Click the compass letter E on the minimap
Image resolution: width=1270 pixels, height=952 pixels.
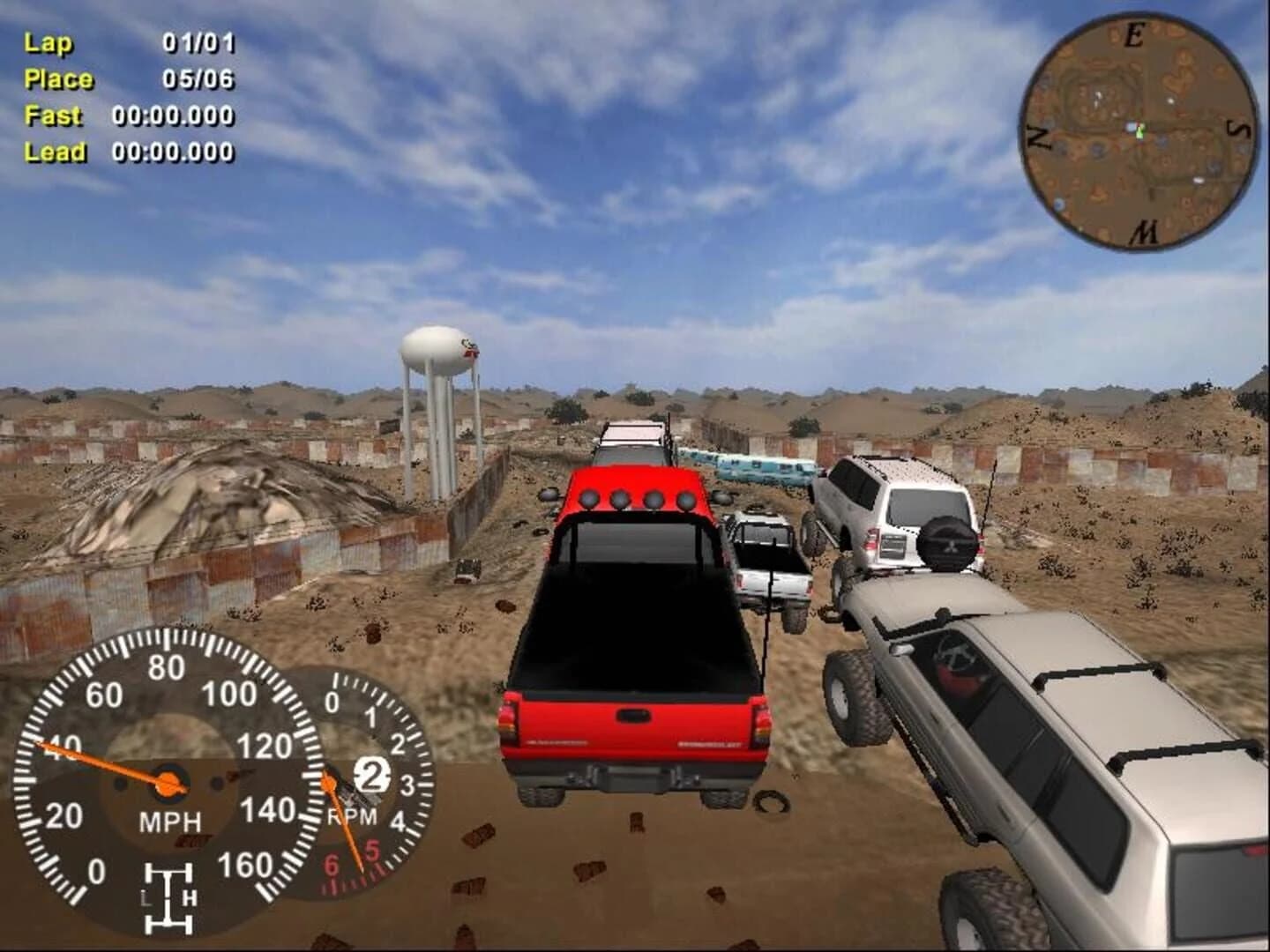(1136, 35)
